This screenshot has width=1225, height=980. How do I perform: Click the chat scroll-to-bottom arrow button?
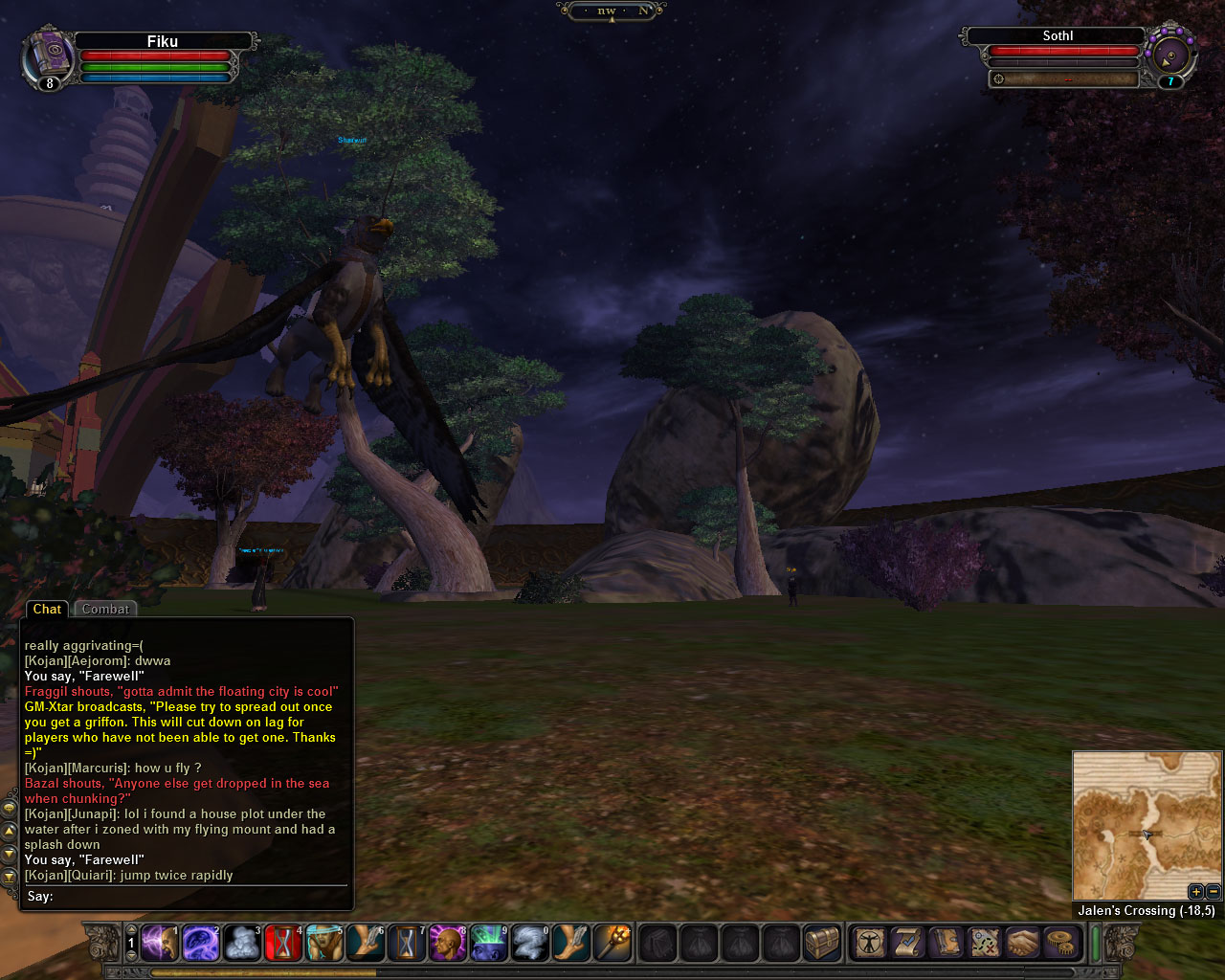[x=10, y=876]
